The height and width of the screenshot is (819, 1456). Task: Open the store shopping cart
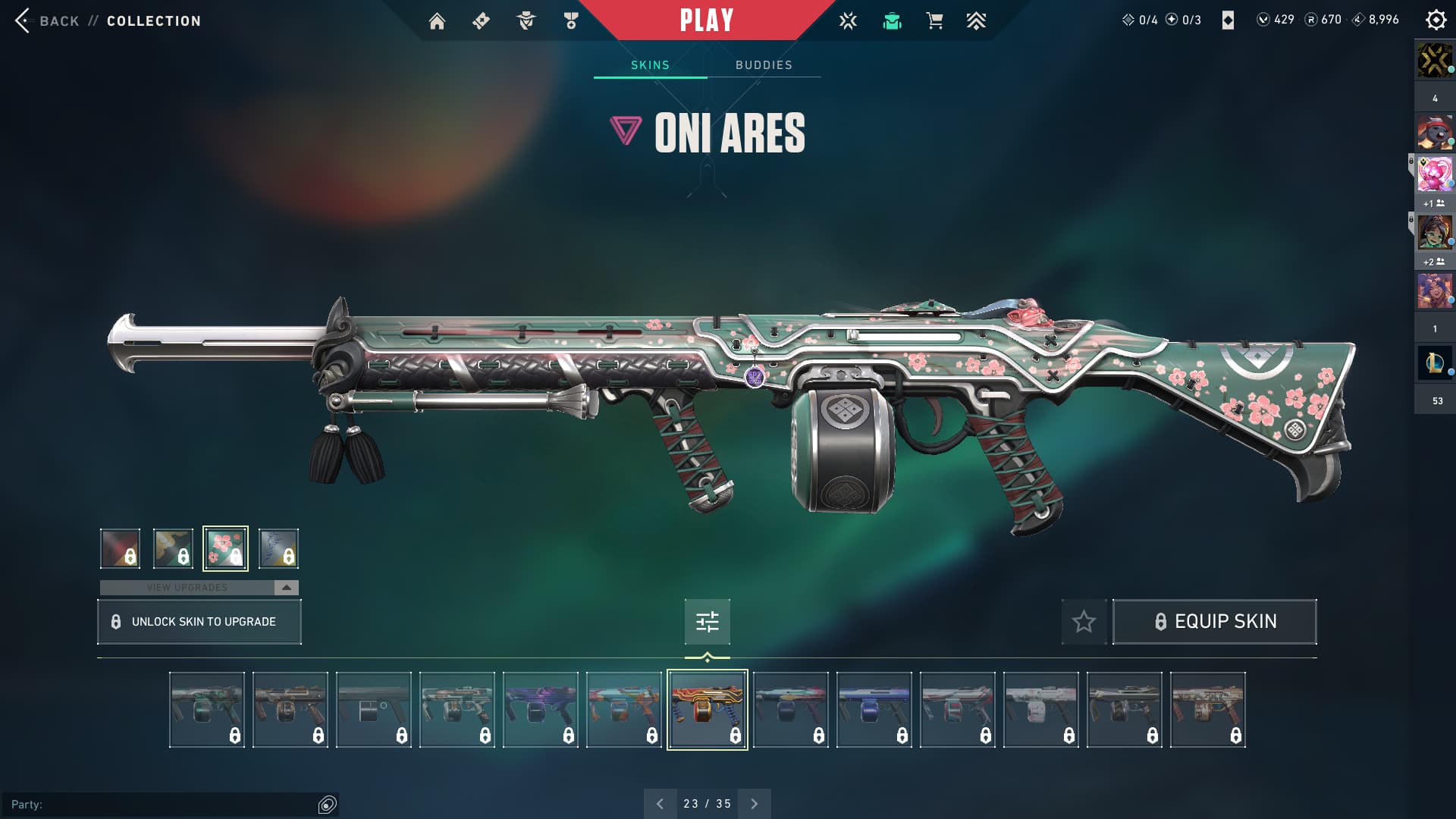934,21
